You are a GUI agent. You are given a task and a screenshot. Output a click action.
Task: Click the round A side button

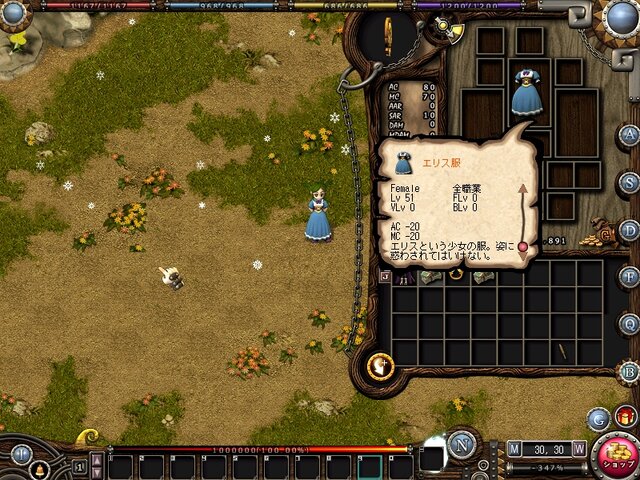[629, 135]
